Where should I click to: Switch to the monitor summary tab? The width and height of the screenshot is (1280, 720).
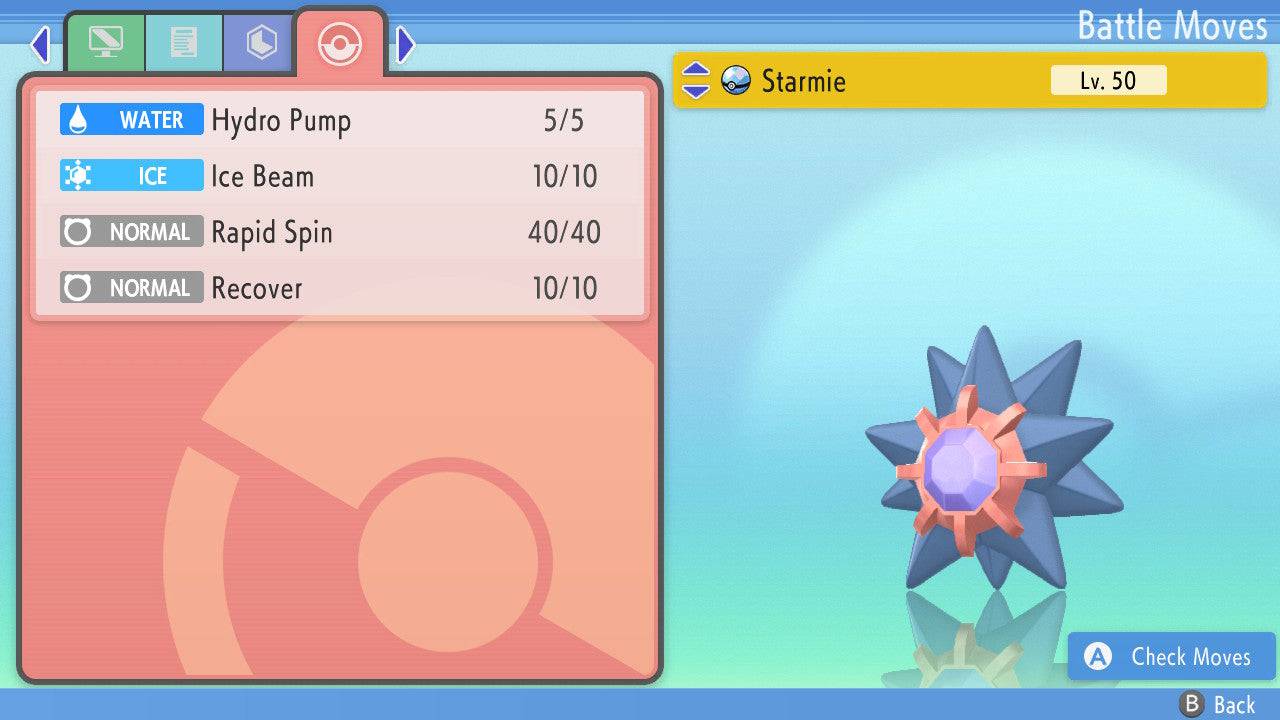[x=105, y=42]
